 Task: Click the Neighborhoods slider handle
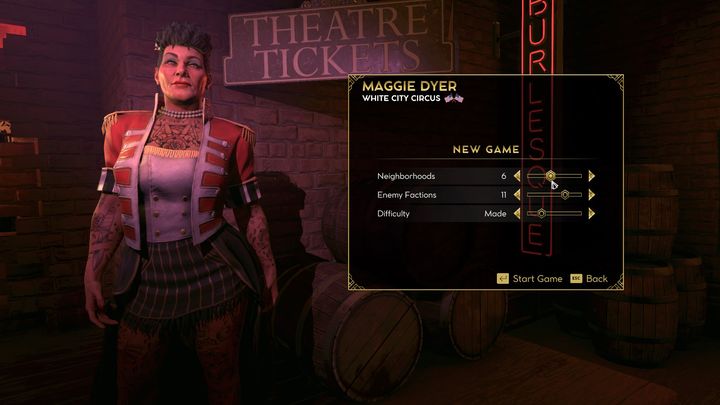550,176
